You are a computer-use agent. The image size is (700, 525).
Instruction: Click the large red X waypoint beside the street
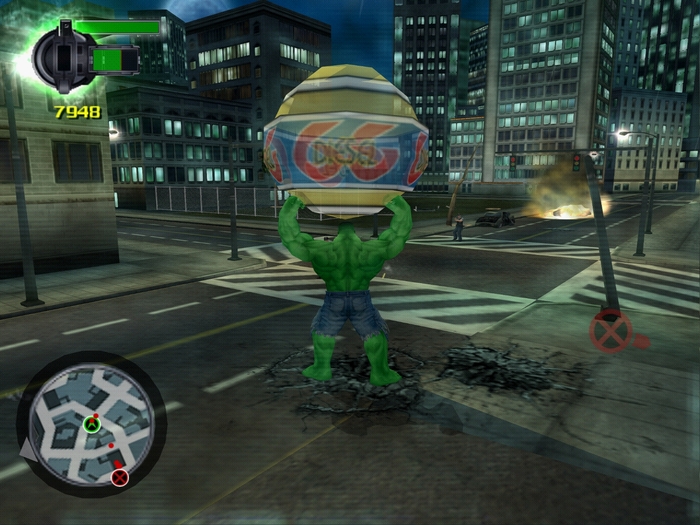609,332
